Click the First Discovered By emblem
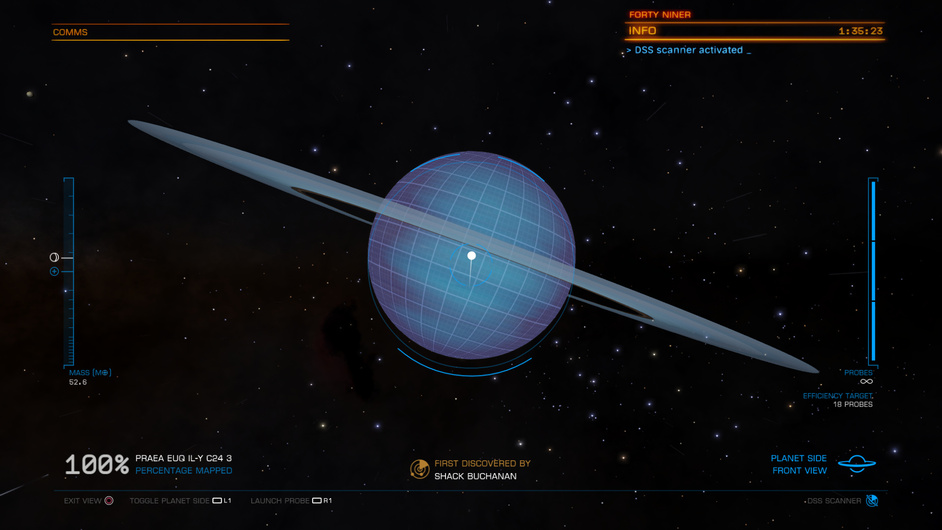 [420, 469]
